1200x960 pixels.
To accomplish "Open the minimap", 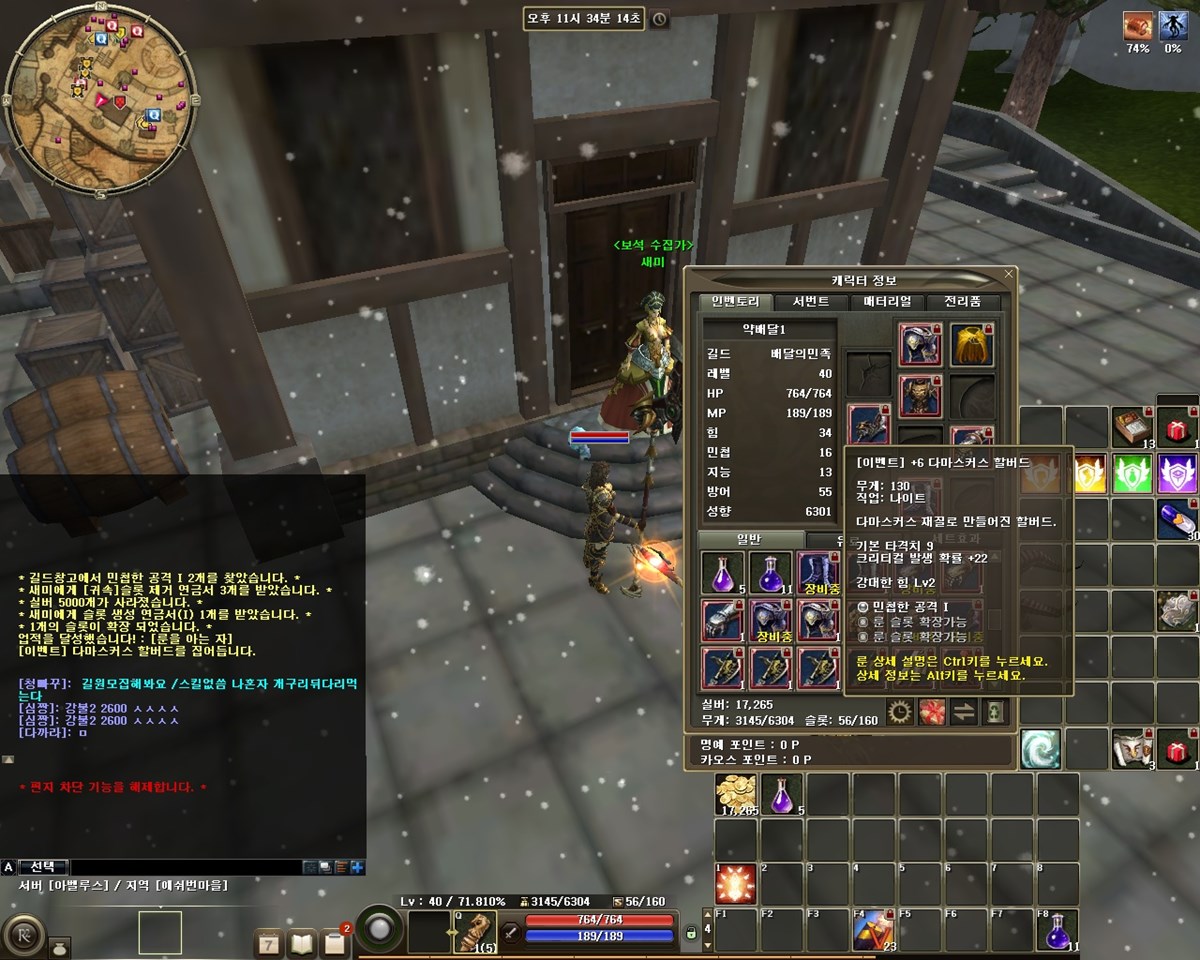I will point(98,98).
